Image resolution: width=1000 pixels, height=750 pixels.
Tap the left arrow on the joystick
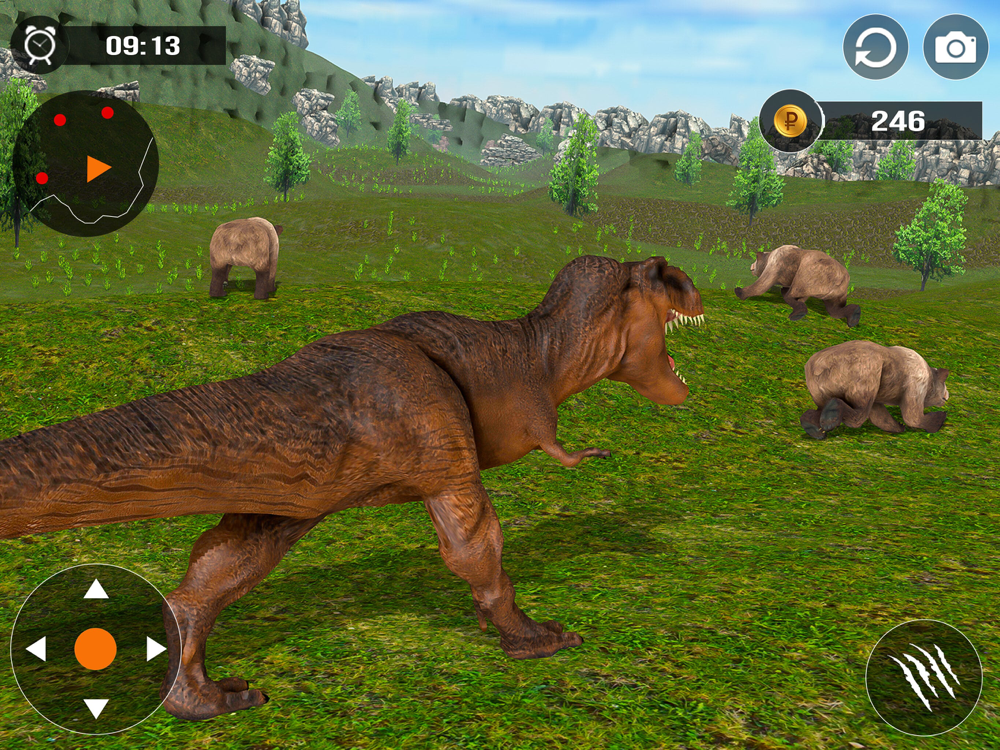(x=36, y=649)
